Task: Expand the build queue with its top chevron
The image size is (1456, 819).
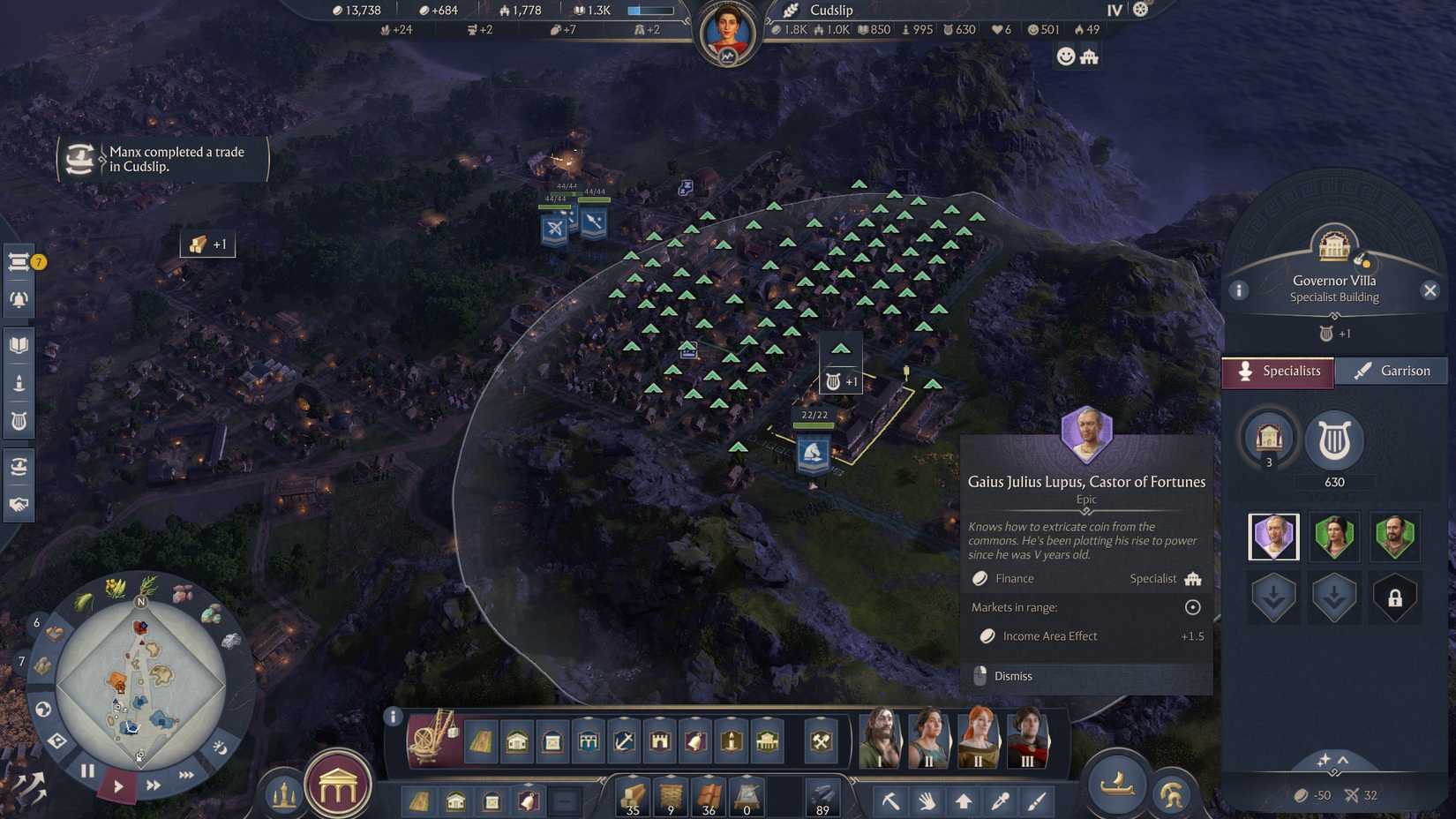Action: [527, 785]
